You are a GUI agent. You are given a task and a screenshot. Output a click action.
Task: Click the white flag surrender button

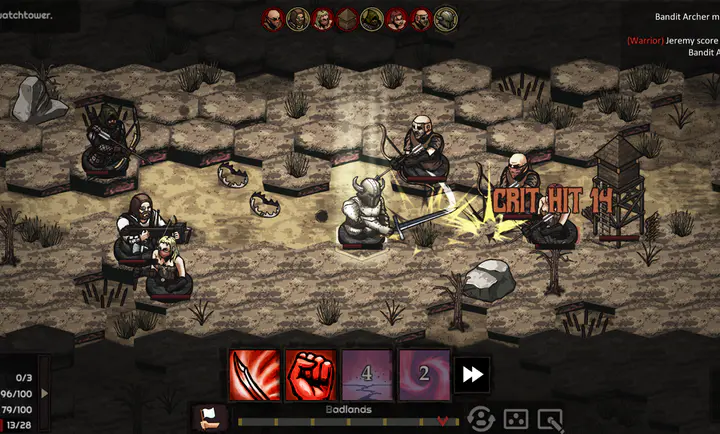(x=210, y=418)
